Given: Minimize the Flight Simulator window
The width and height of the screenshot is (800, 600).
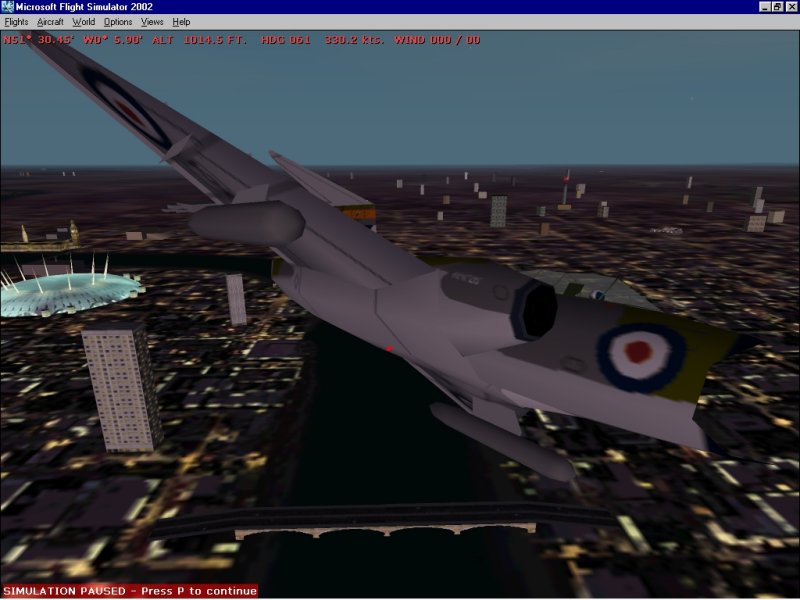Looking at the screenshot, I should coord(763,7).
